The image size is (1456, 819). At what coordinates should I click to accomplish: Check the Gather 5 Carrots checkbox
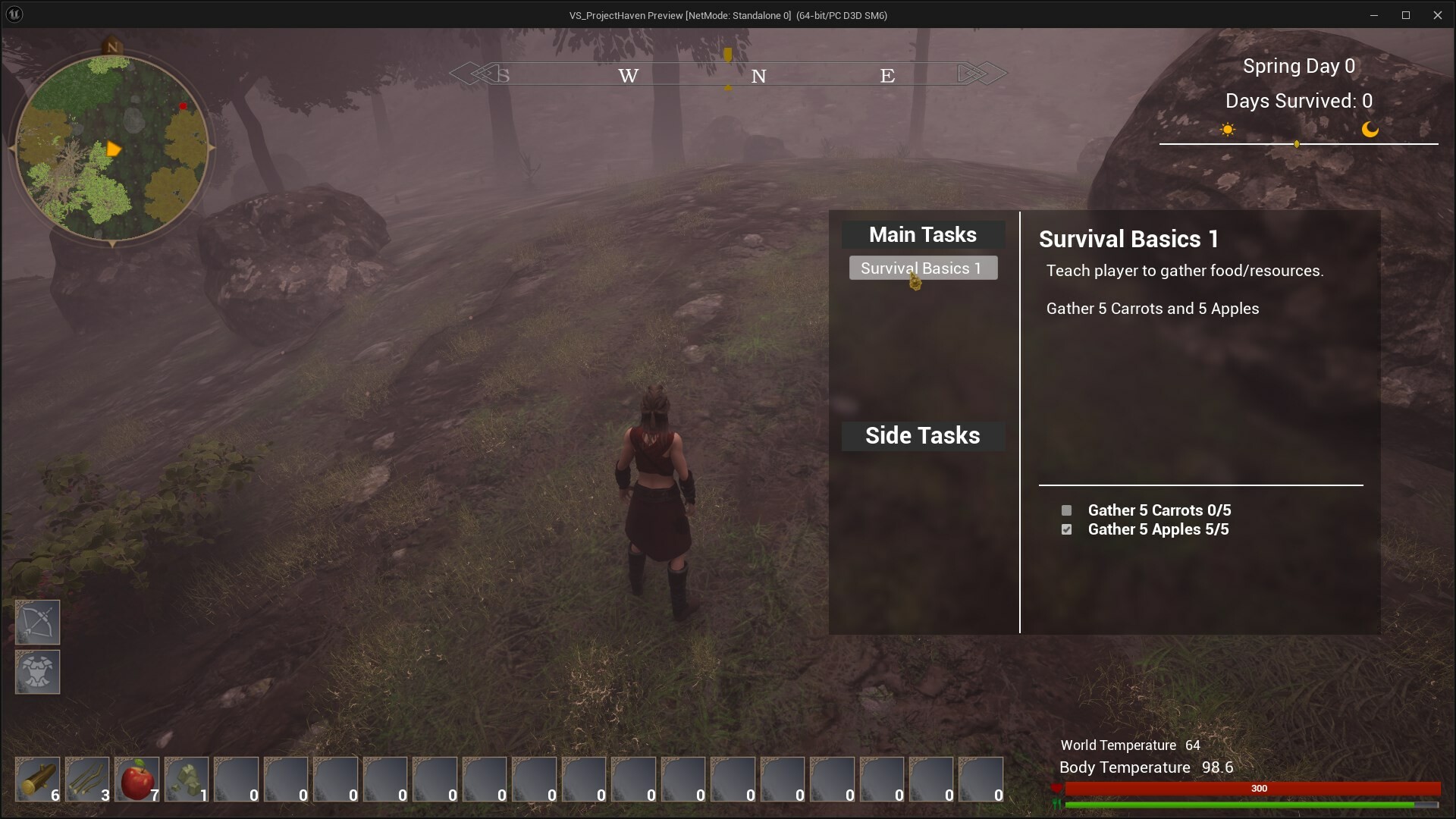pyautogui.click(x=1066, y=510)
